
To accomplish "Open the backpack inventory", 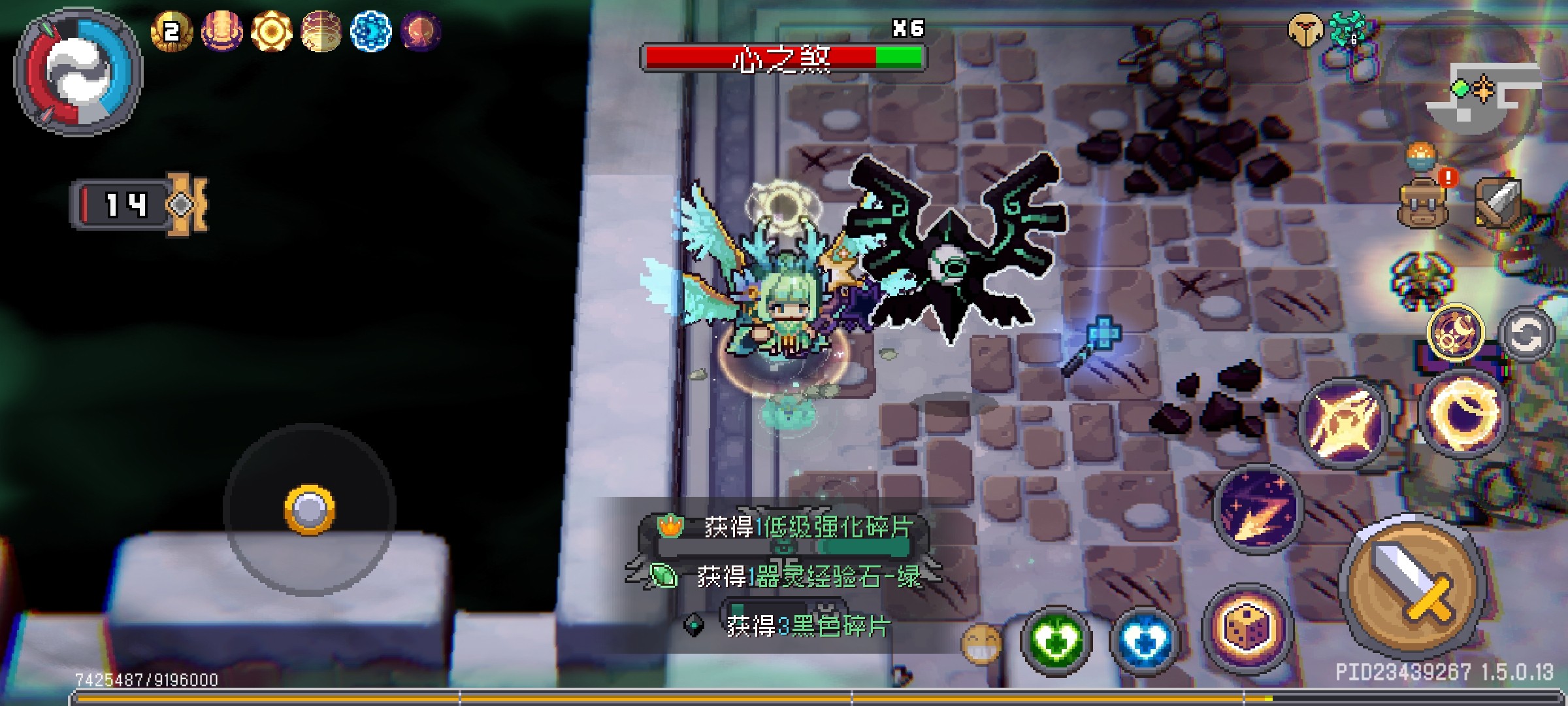I will (1422, 203).
